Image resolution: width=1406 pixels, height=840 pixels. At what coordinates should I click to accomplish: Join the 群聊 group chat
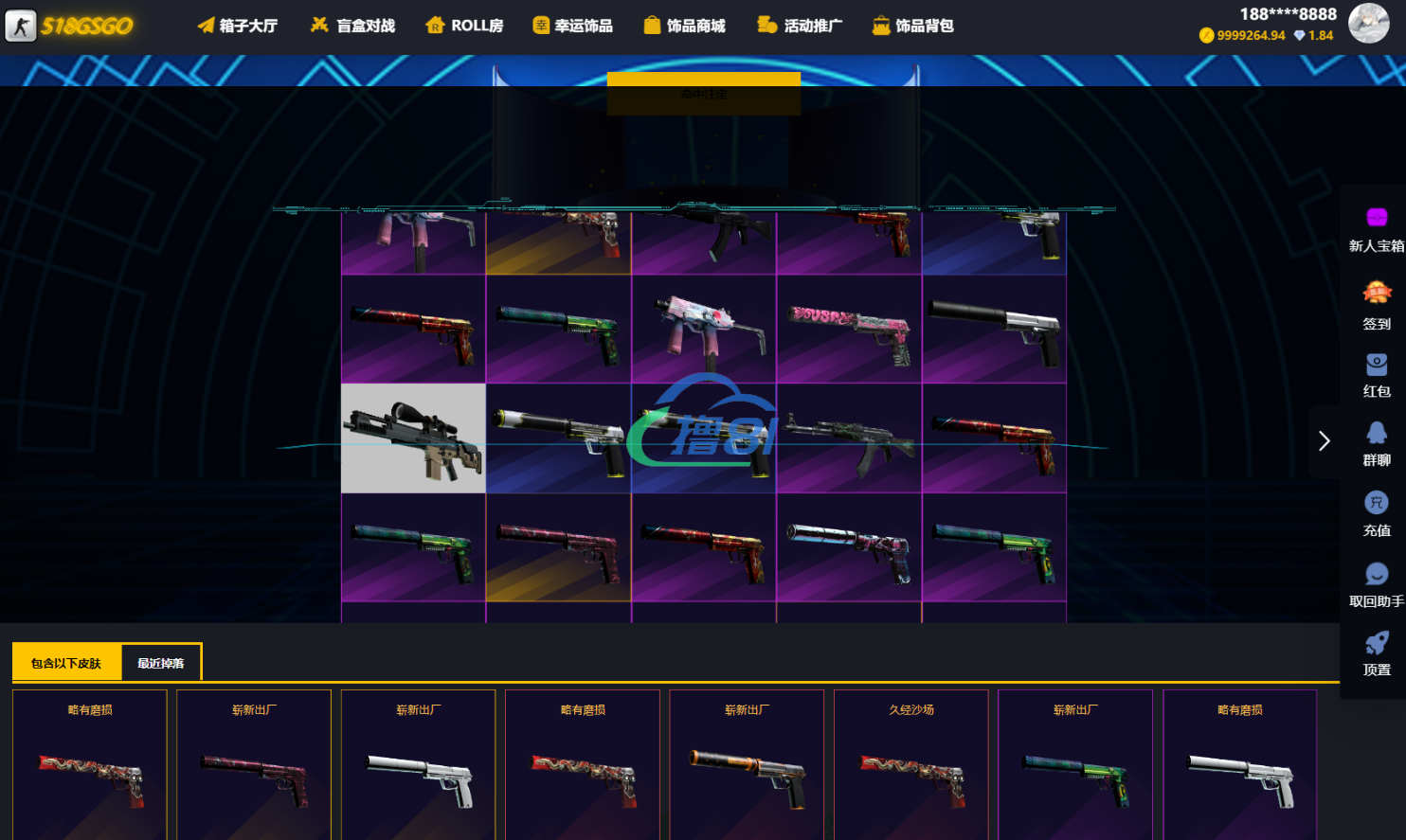1377,444
